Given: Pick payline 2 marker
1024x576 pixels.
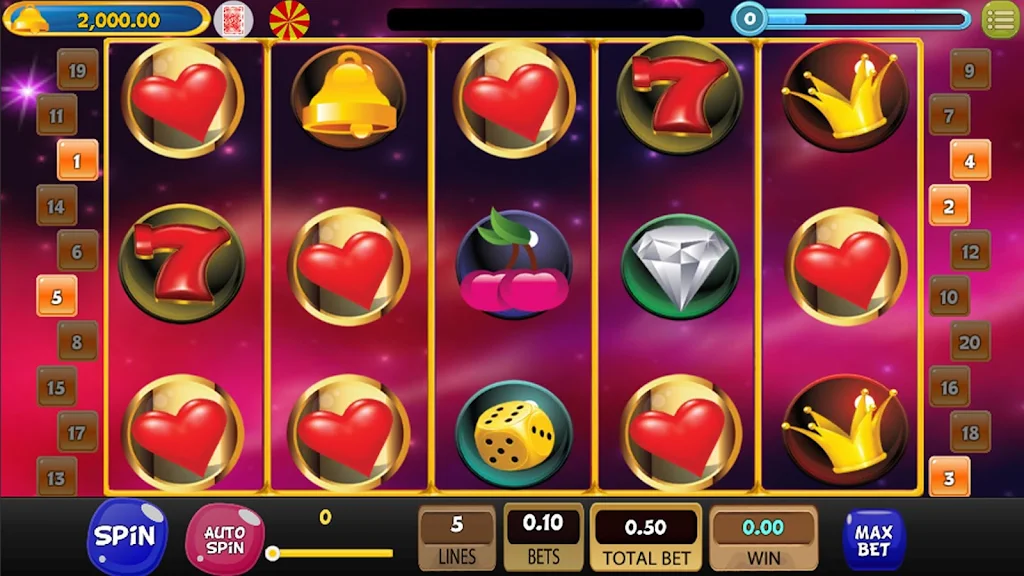Looking at the screenshot, I should point(949,206).
